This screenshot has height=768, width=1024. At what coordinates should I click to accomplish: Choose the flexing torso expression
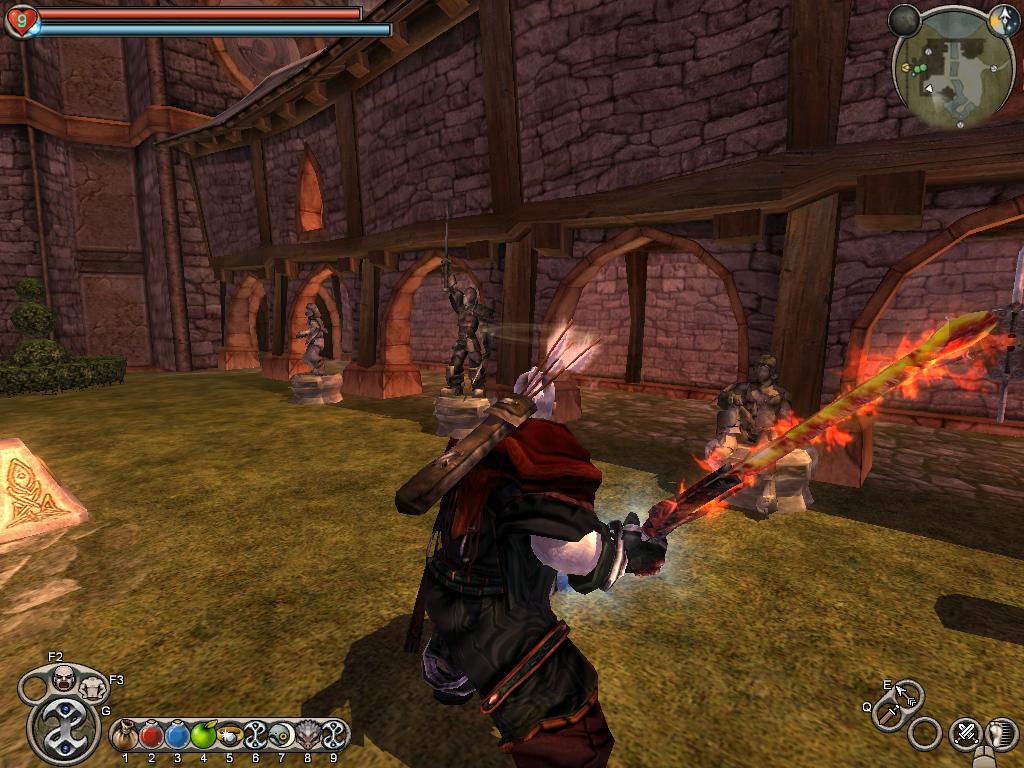coord(93,687)
